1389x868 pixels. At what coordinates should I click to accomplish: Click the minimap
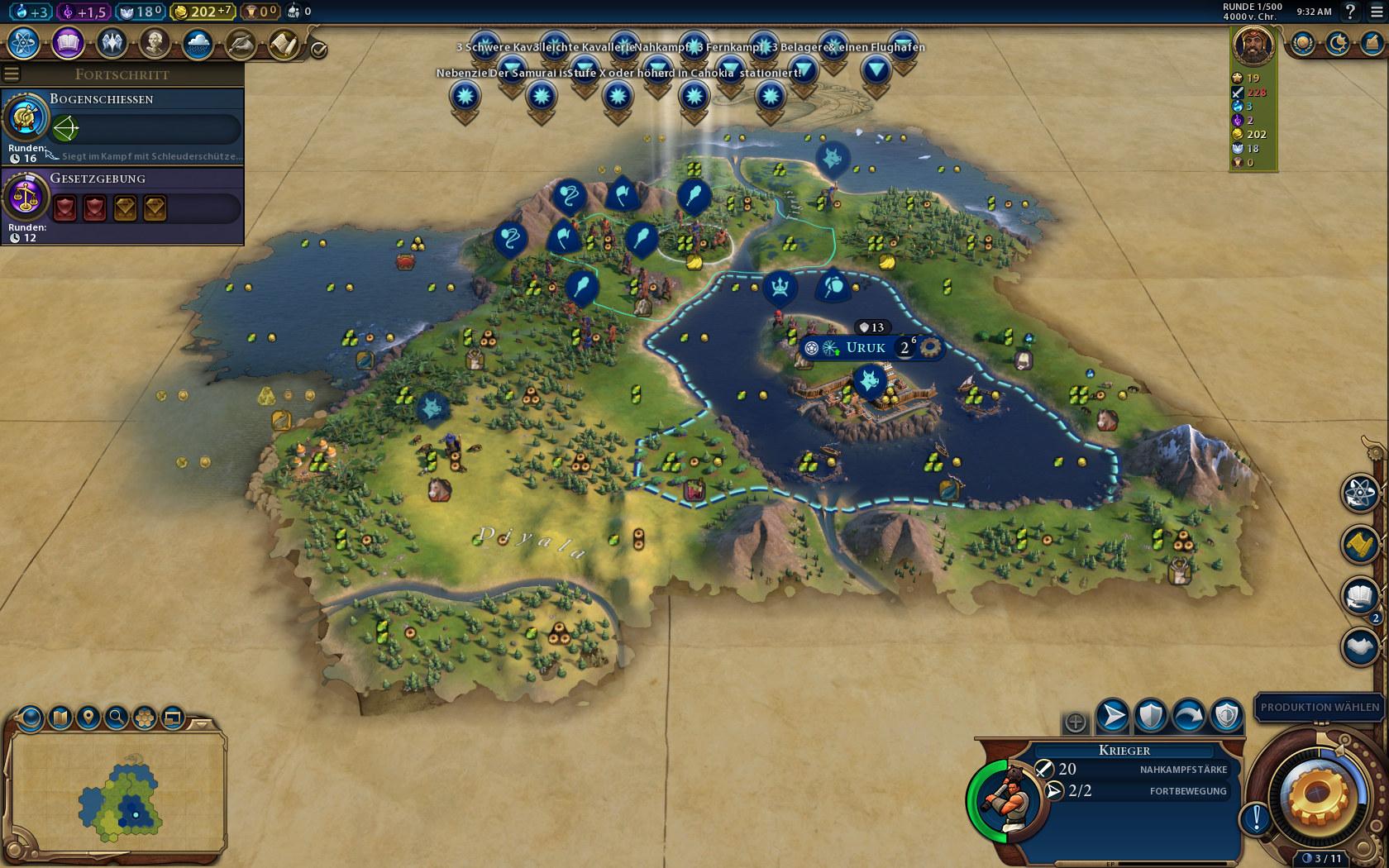click(x=116, y=794)
